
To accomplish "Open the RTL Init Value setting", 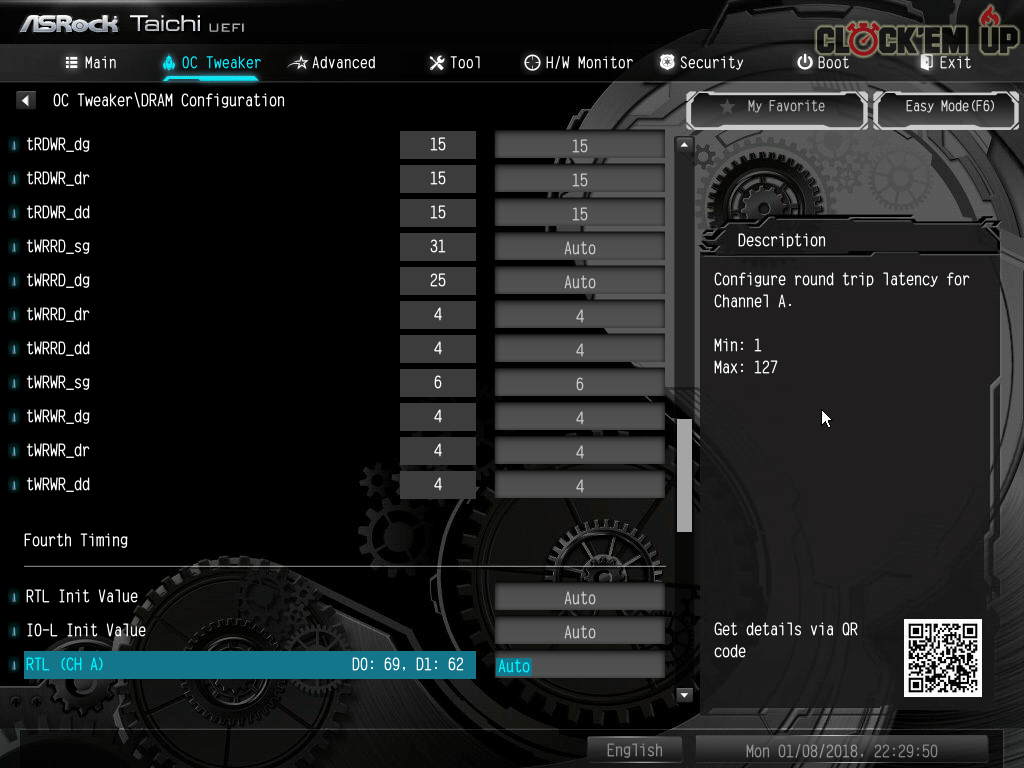I will coord(579,598).
